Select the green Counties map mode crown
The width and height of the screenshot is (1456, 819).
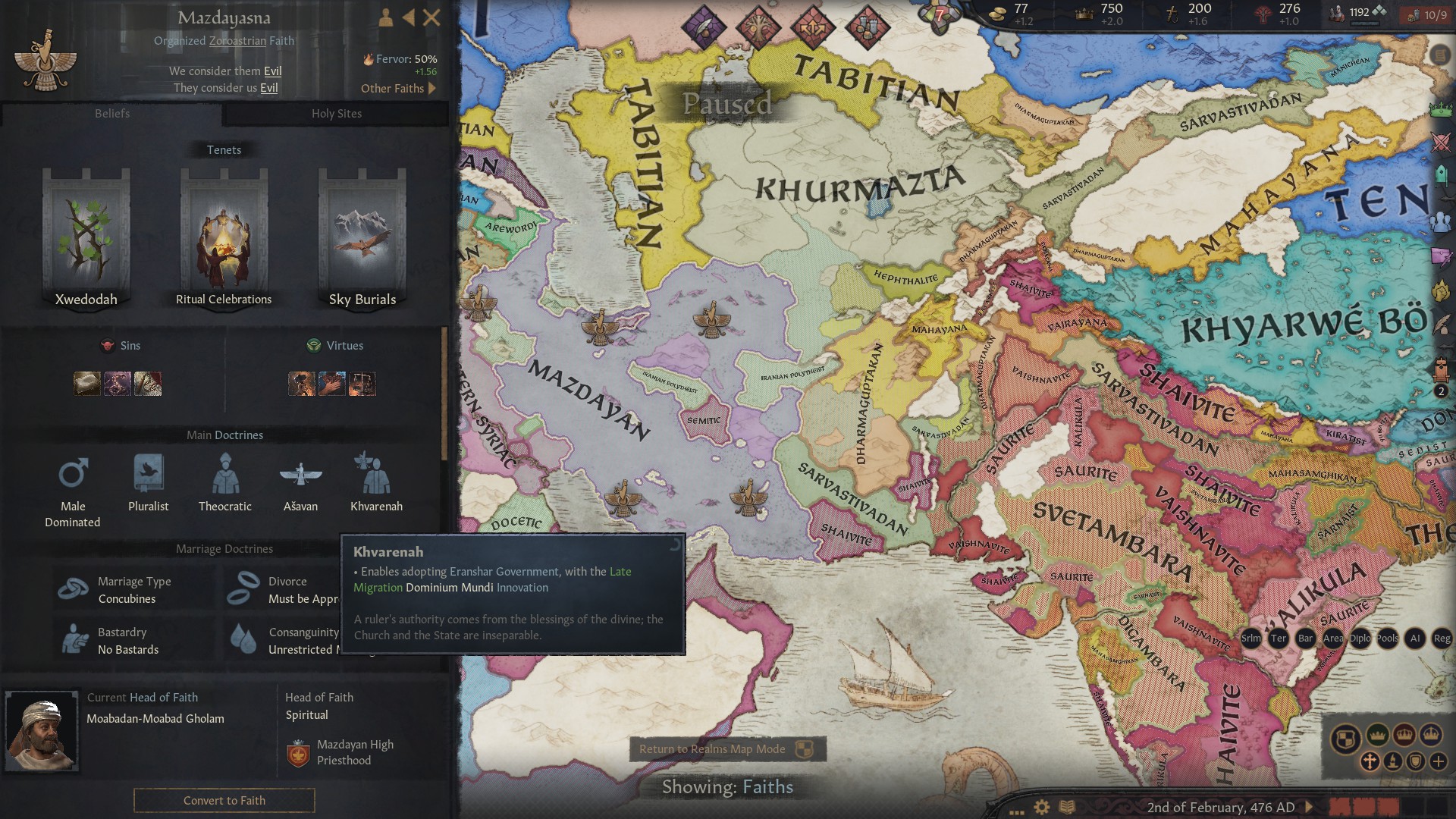click(1378, 735)
